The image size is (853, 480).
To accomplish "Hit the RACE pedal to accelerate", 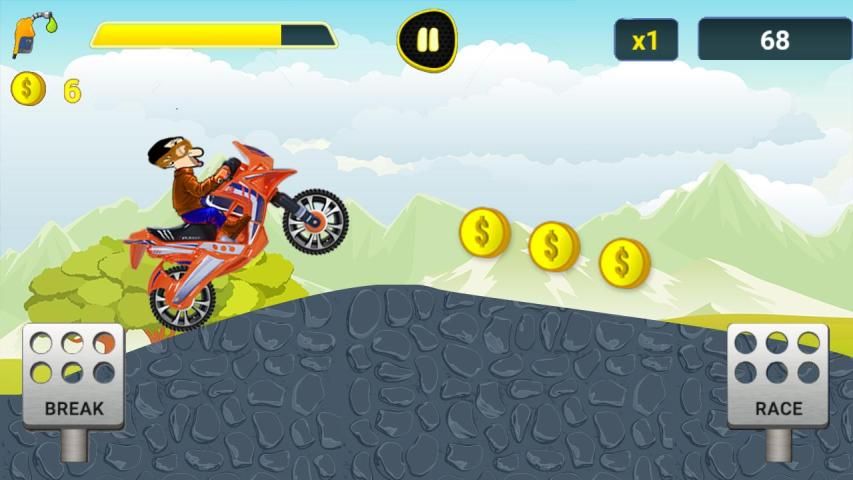I will (778, 377).
